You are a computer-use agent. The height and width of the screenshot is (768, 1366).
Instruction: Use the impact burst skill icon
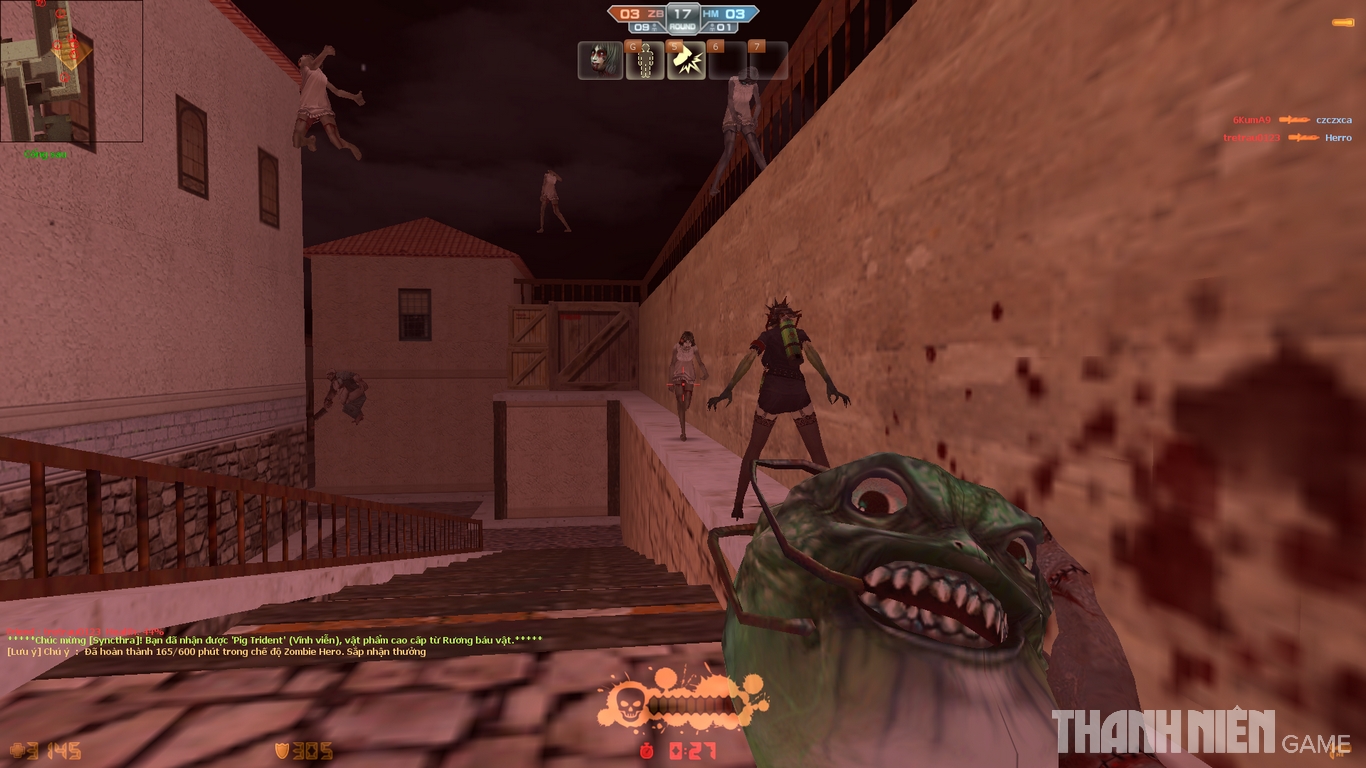pos(686,61)
